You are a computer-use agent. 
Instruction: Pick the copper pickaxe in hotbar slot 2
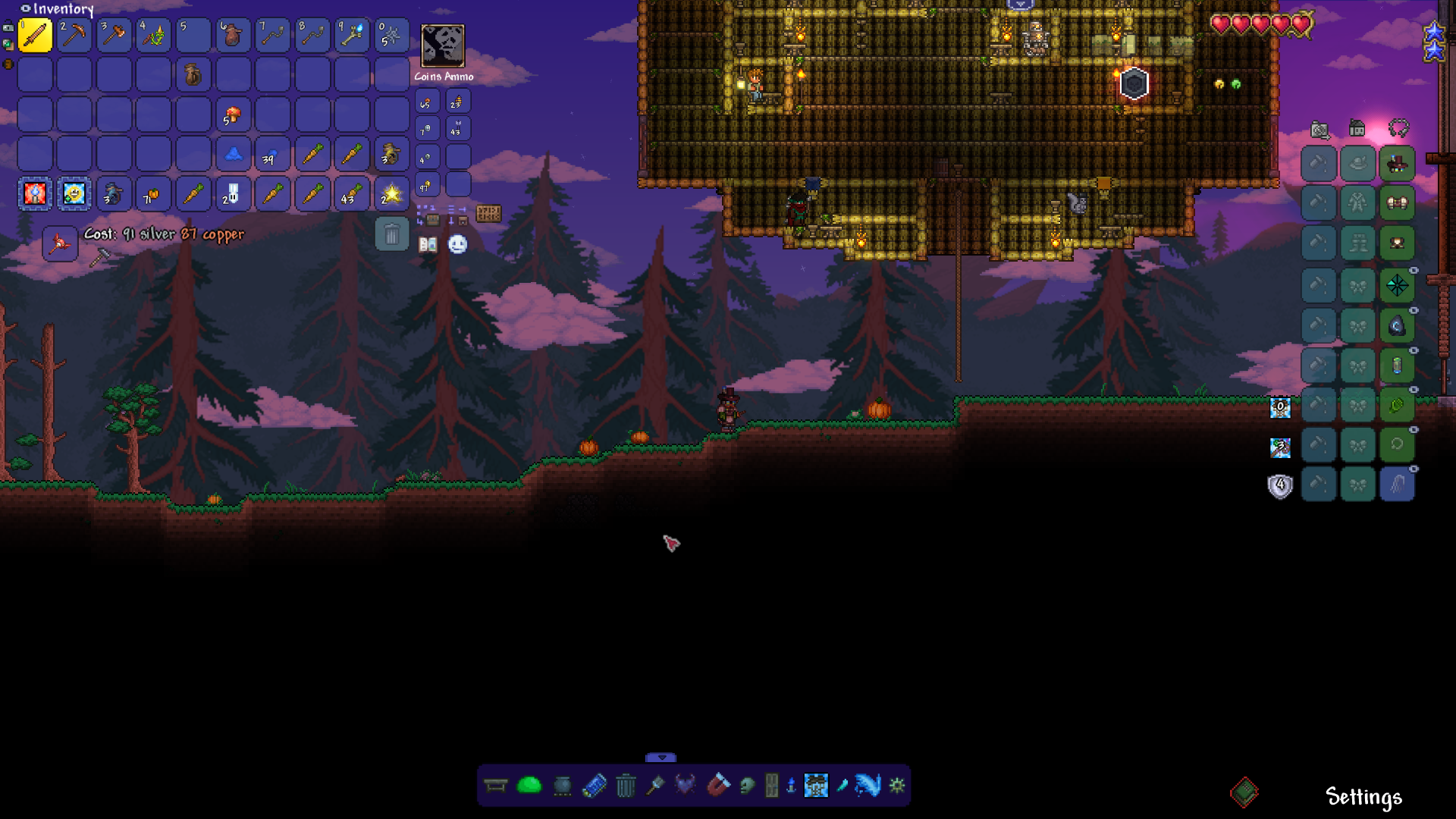click(x=74, y=36)
